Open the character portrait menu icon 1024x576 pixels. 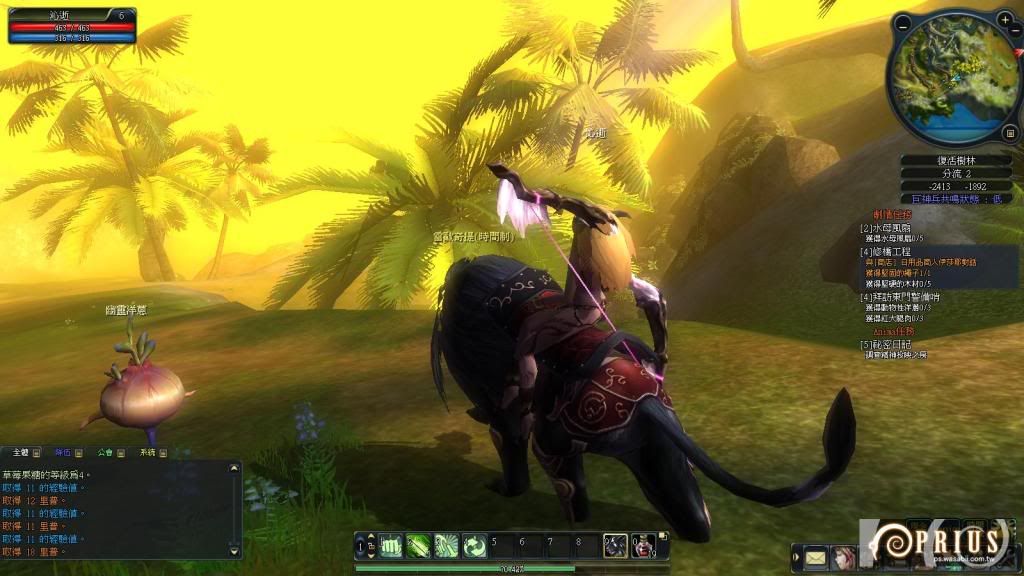pyautogui.click(x=845, y=557)
